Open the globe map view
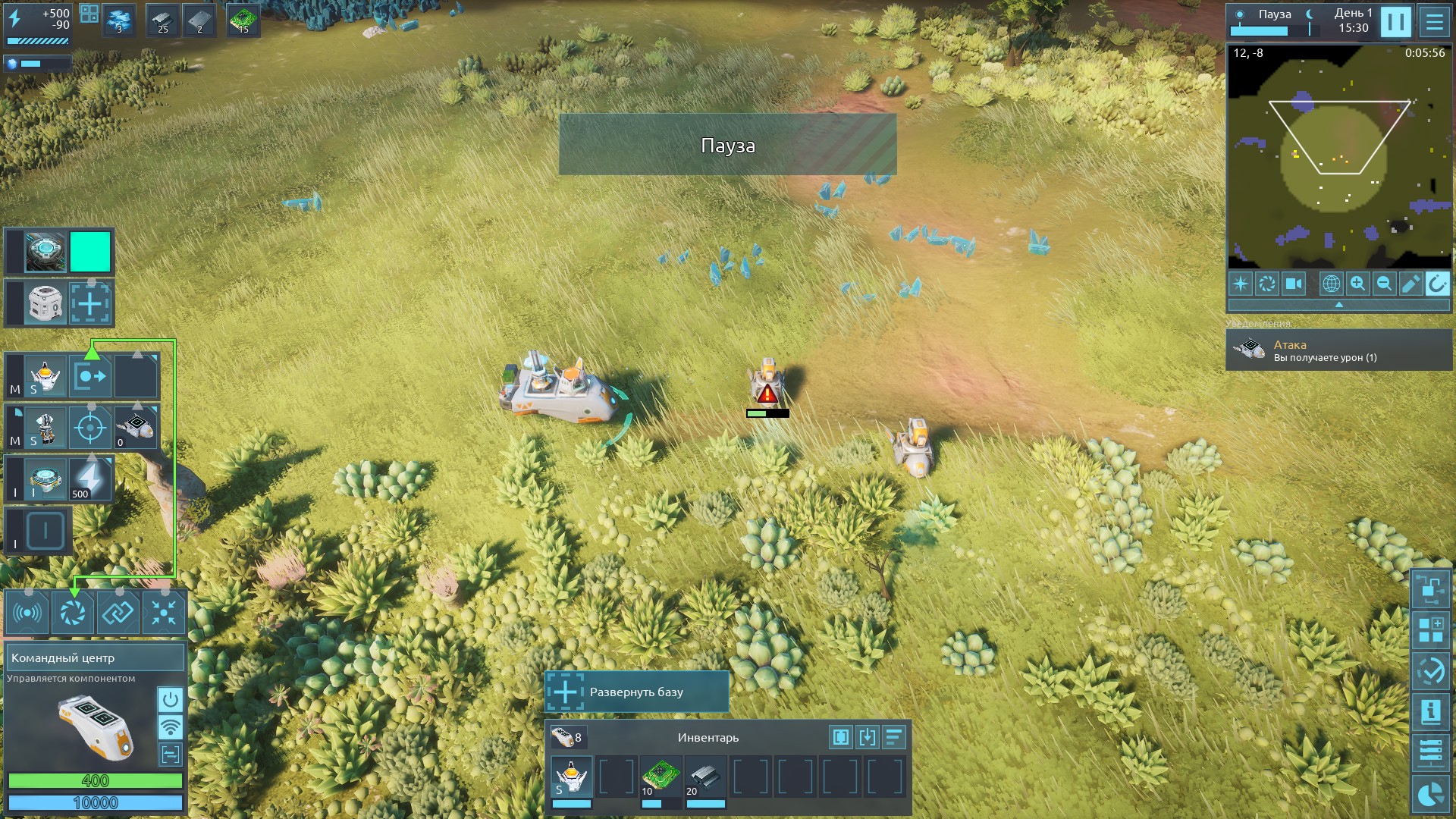 click(1331, 284)
